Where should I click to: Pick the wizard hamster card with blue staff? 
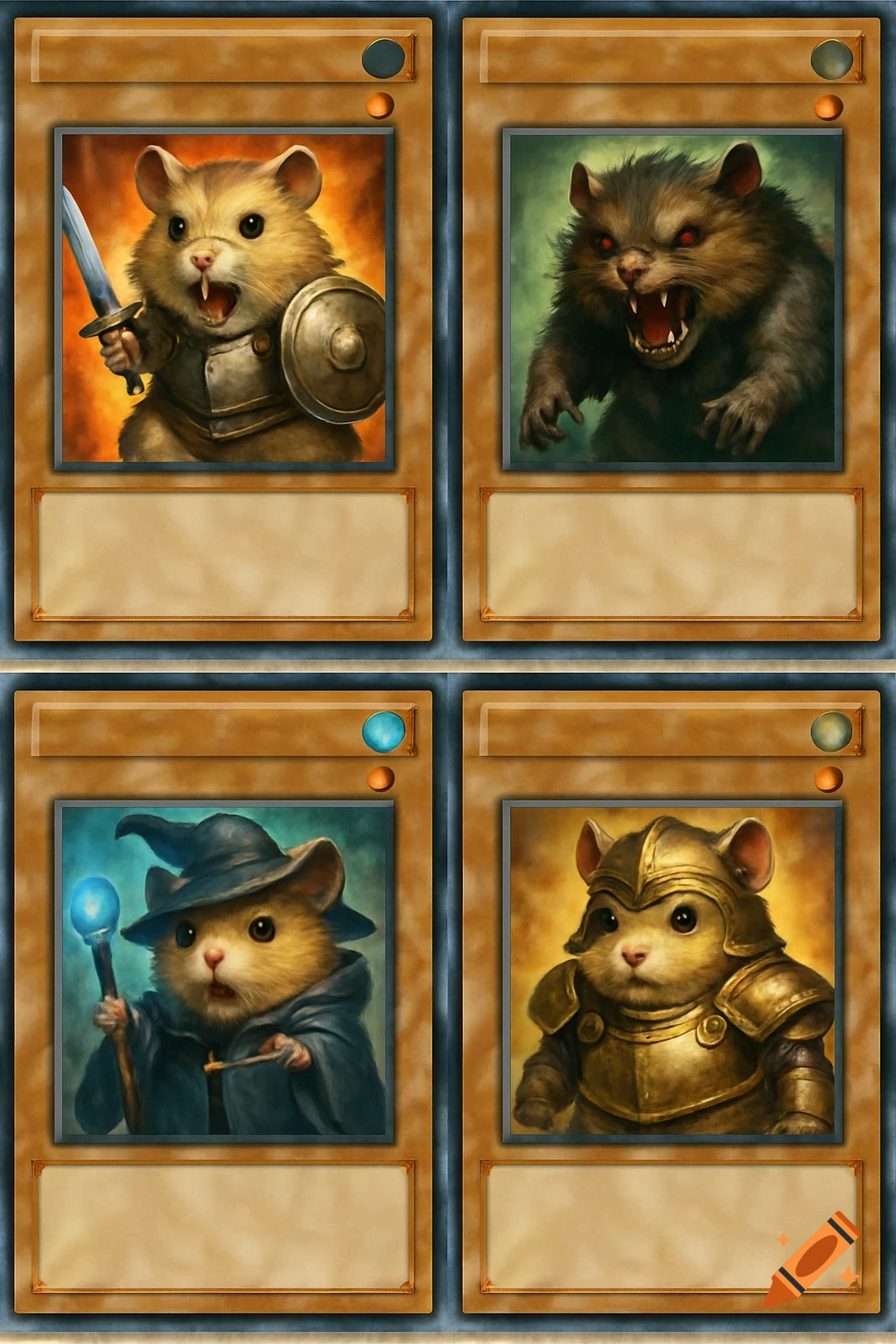pos(224,971)
